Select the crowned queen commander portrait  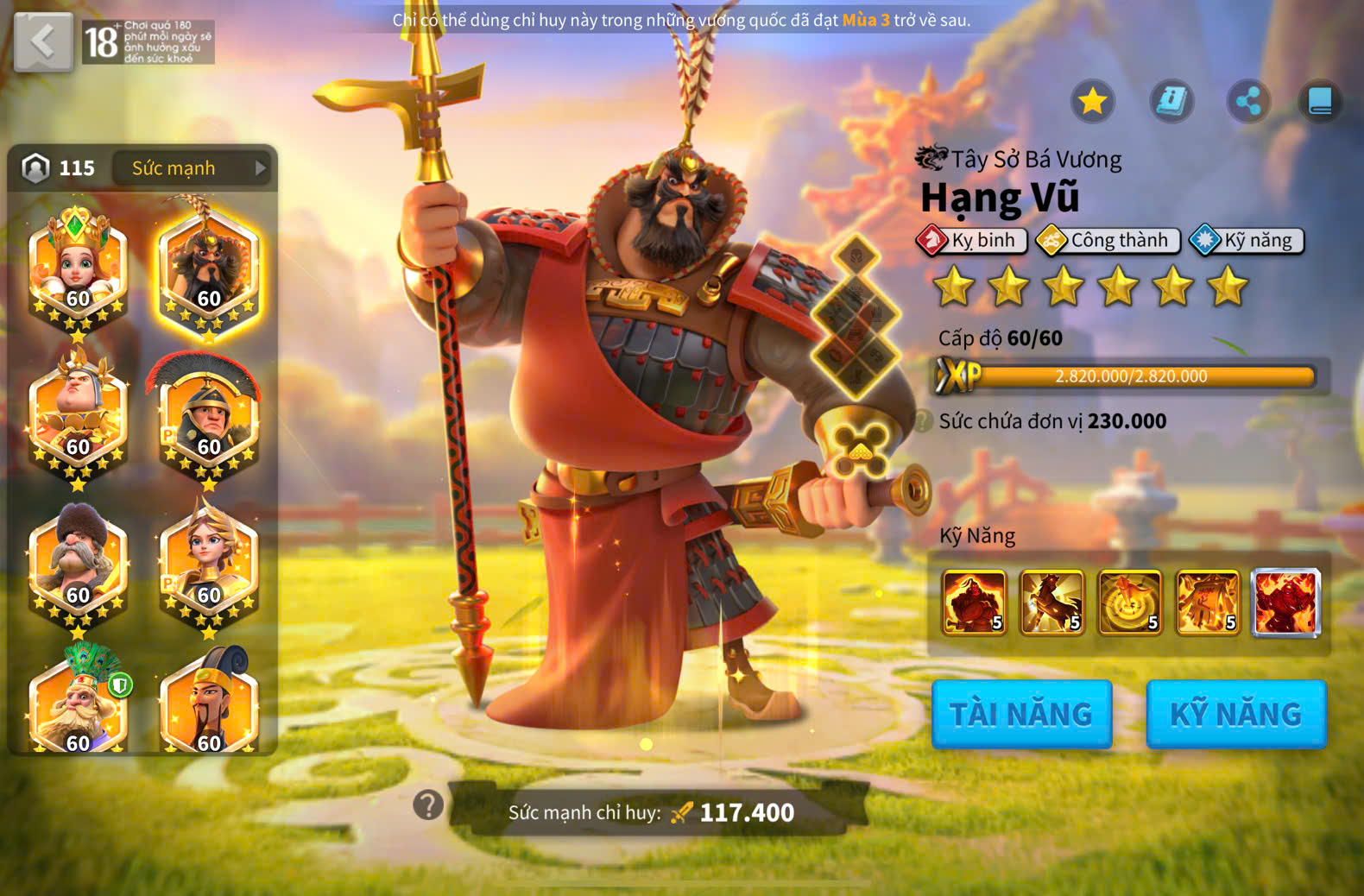tap(78, 269)
